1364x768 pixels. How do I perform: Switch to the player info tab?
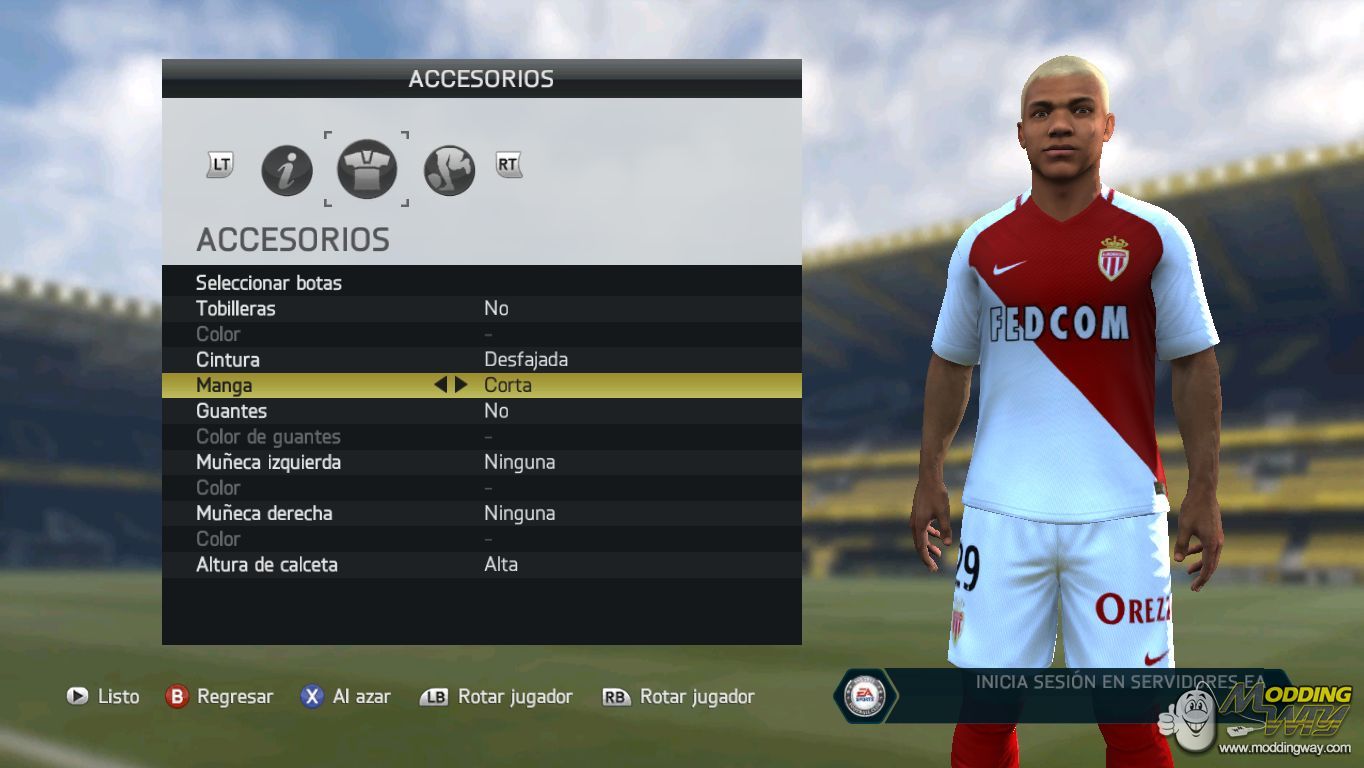pyautogui.click(x=287, y=171)
